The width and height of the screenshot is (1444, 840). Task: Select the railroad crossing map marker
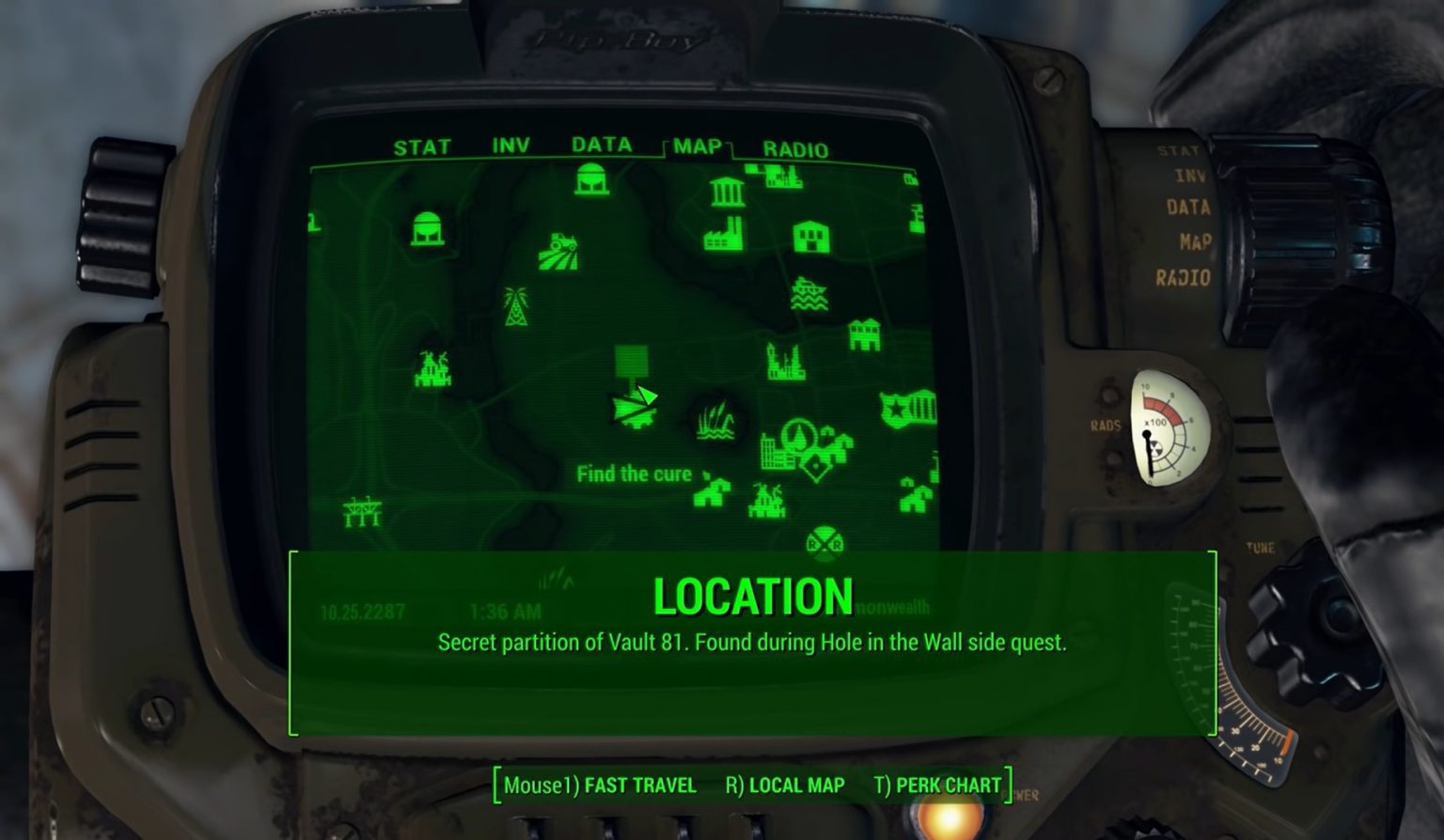(824, 543)
